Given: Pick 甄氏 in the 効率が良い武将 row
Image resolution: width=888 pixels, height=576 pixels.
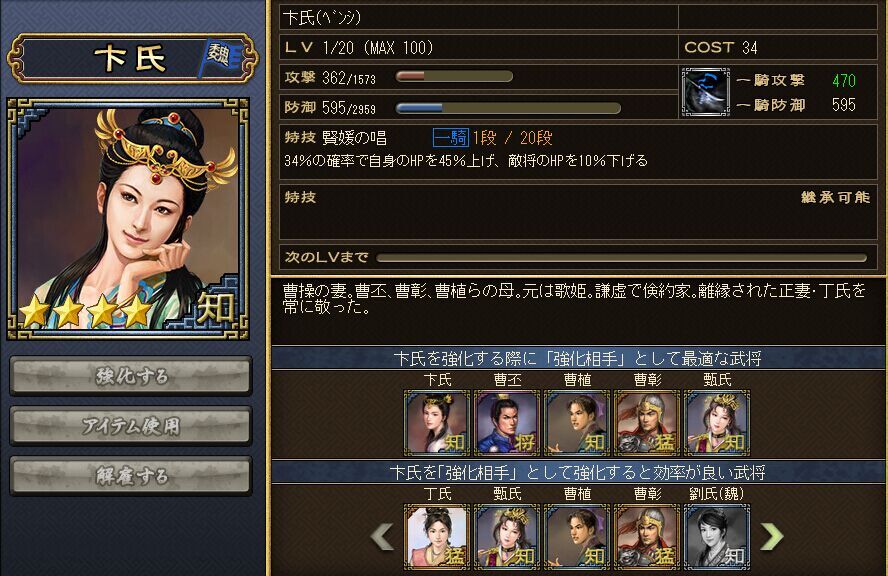Looking at the screenshot, I should click(507, 537).
